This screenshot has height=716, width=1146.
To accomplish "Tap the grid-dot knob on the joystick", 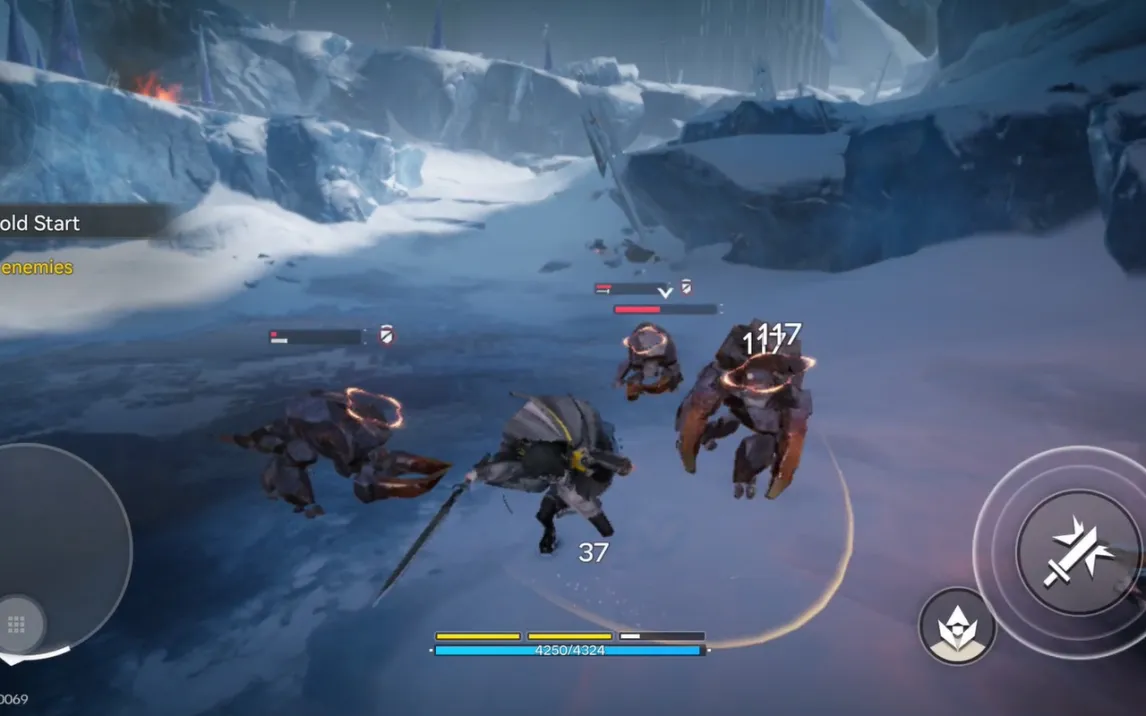I will click(17, 624).
